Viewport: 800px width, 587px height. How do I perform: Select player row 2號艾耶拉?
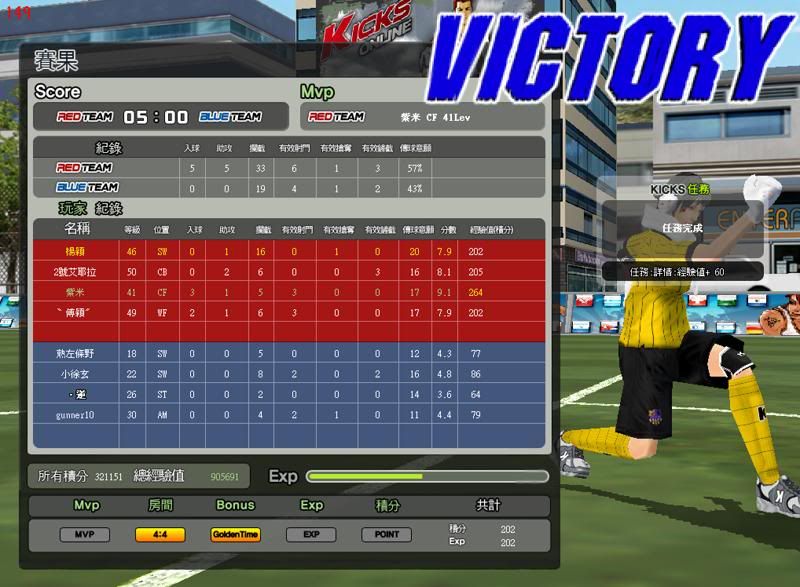pos(290,272)
